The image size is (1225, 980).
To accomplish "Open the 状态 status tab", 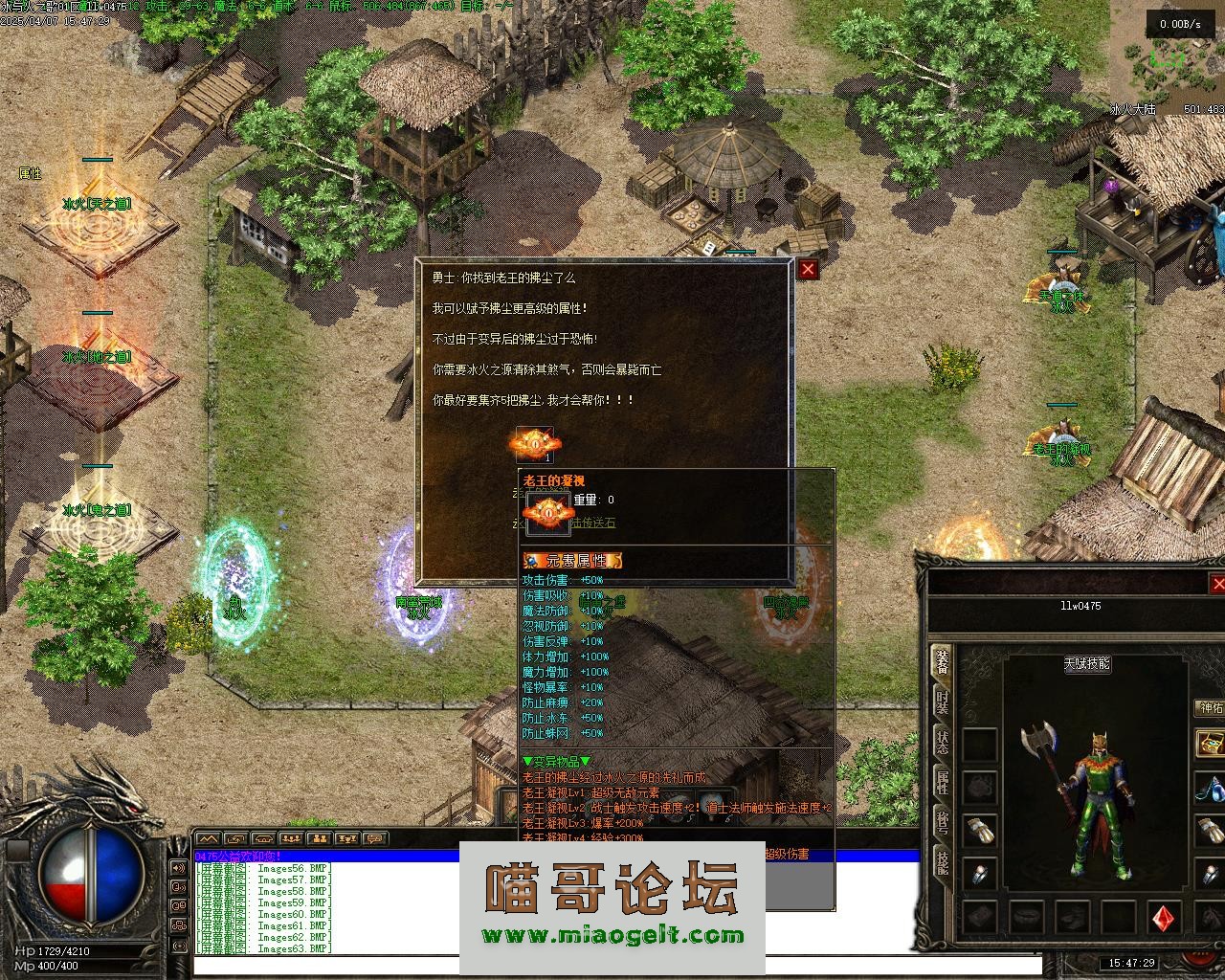I will pos(942,742).
